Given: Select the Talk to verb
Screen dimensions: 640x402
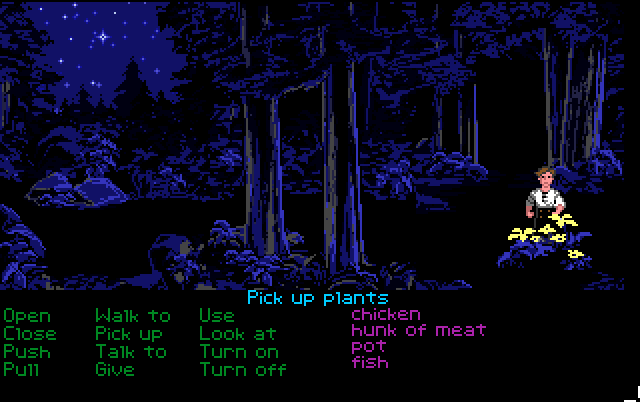Looking at the screenshot, I should [x=131, y=351].
